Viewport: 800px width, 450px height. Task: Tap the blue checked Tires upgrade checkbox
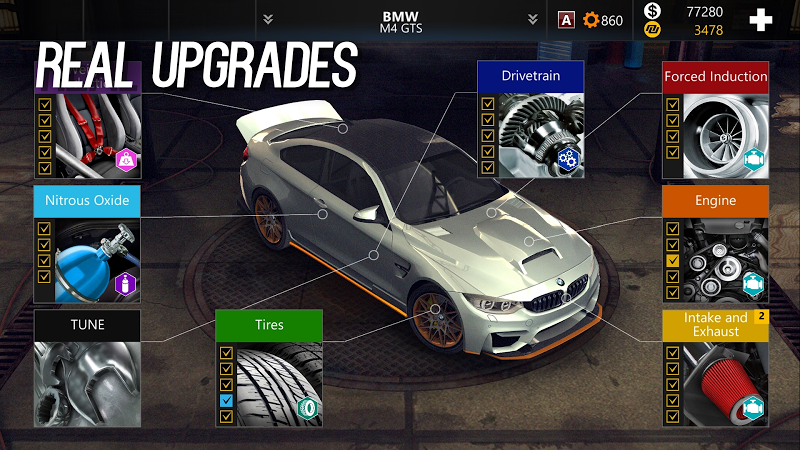pyautogui.click(x=226, y=400)
